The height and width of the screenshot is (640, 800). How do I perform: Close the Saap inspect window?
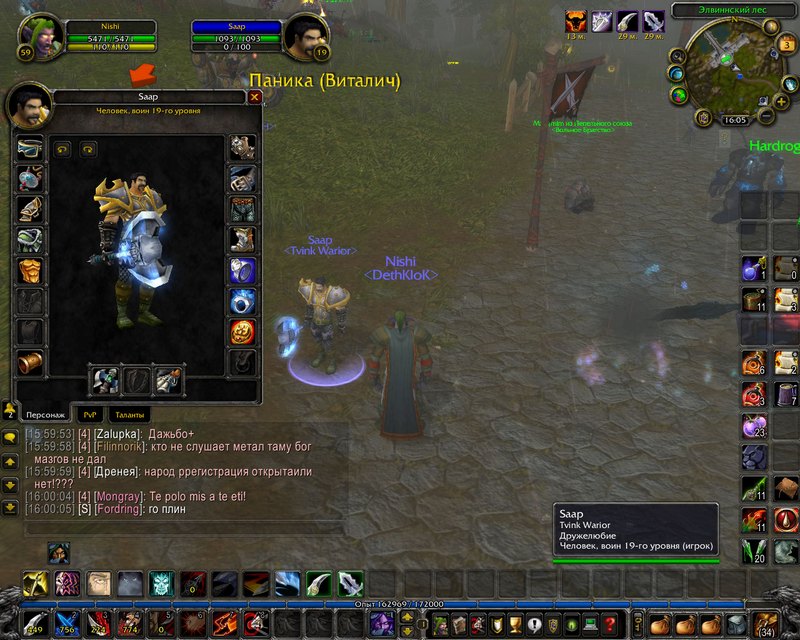point(254,97)
